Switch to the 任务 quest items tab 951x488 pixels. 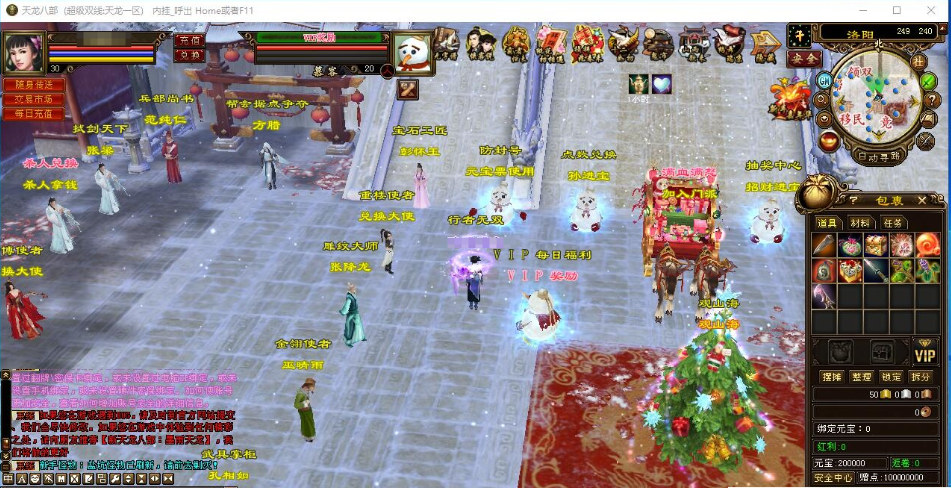click(892, 222)
